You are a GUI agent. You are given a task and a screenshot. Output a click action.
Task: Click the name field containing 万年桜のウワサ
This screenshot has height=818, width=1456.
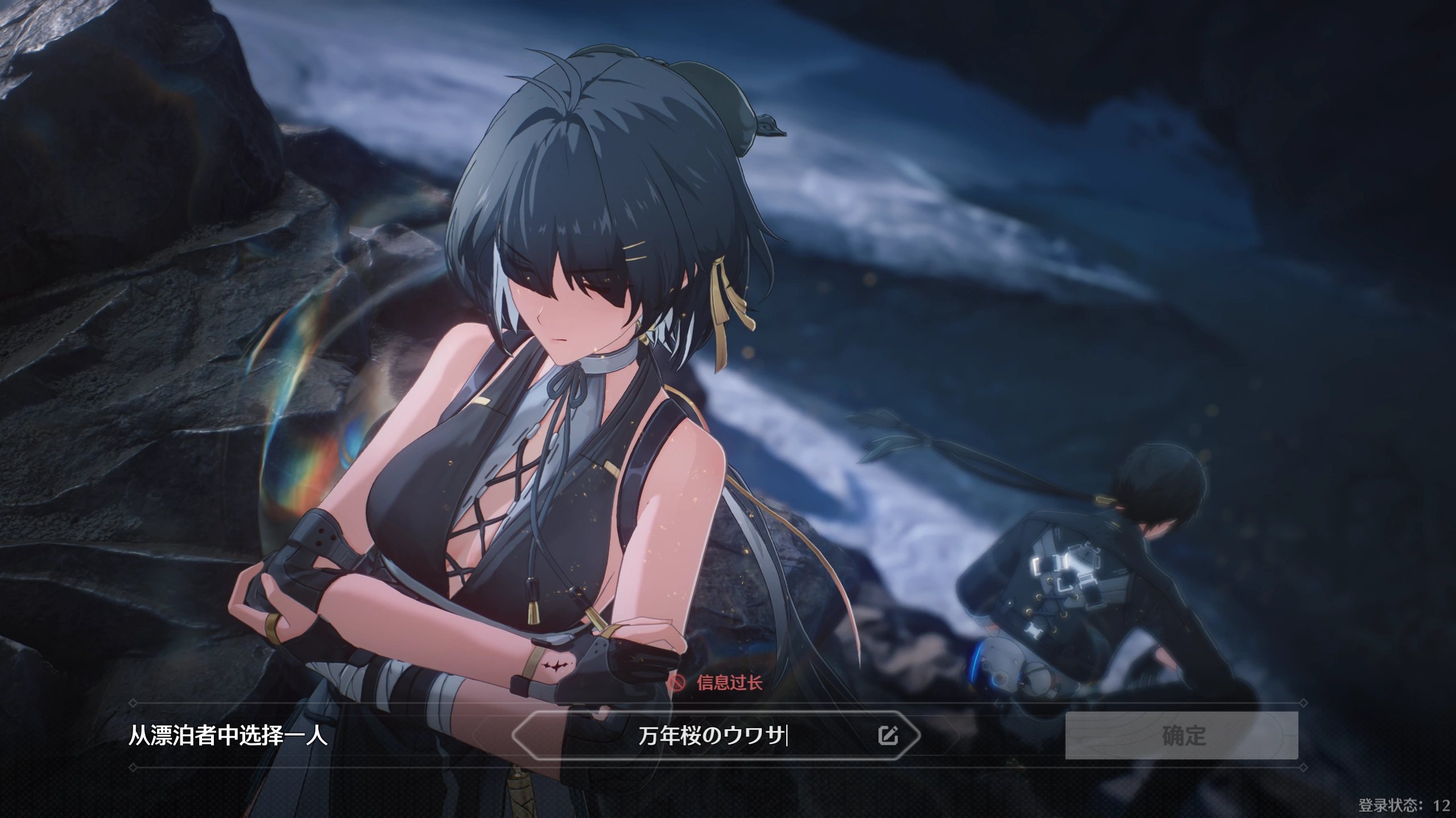pyautogui.click(x=711, y=736)
